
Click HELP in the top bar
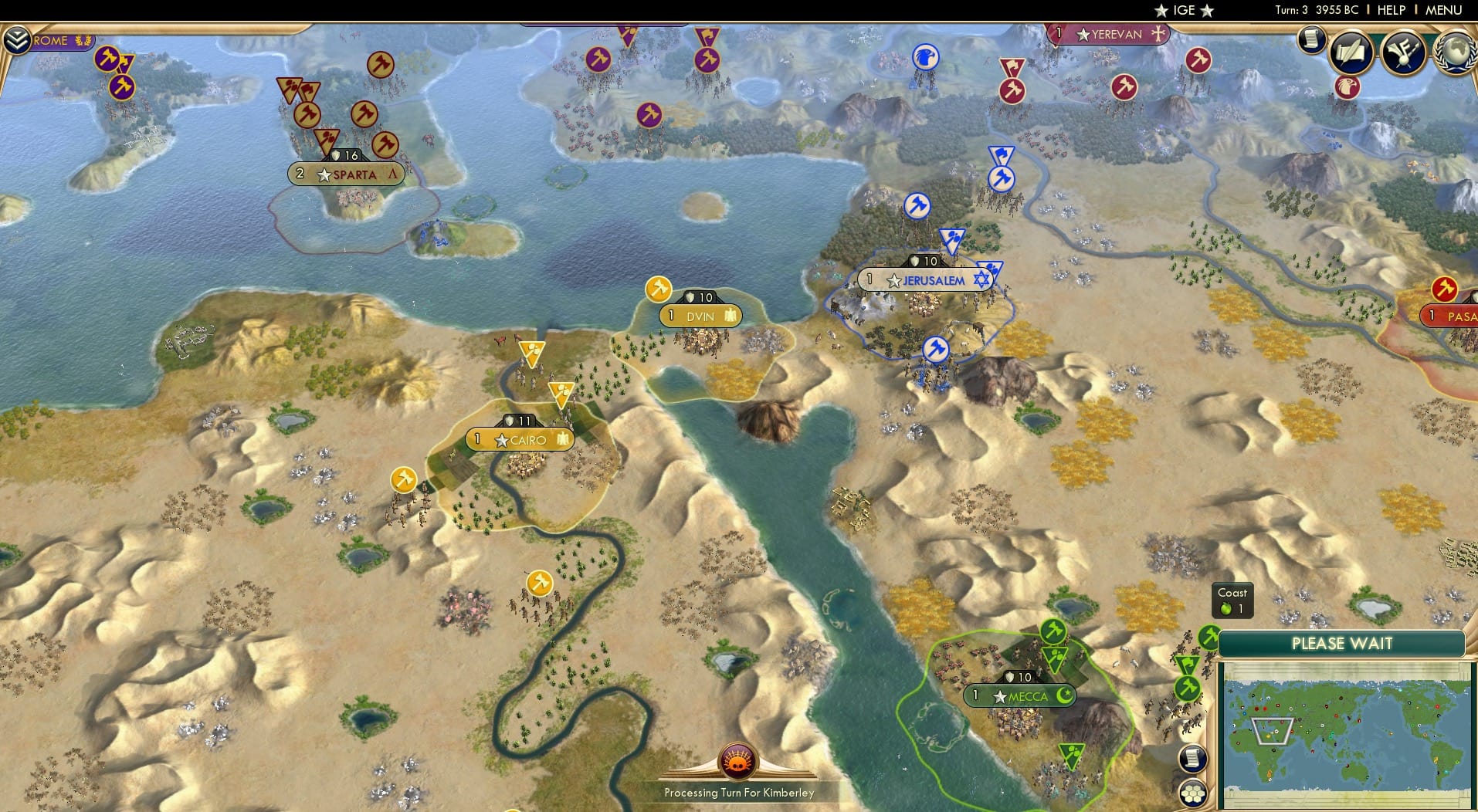point(1391,10)
